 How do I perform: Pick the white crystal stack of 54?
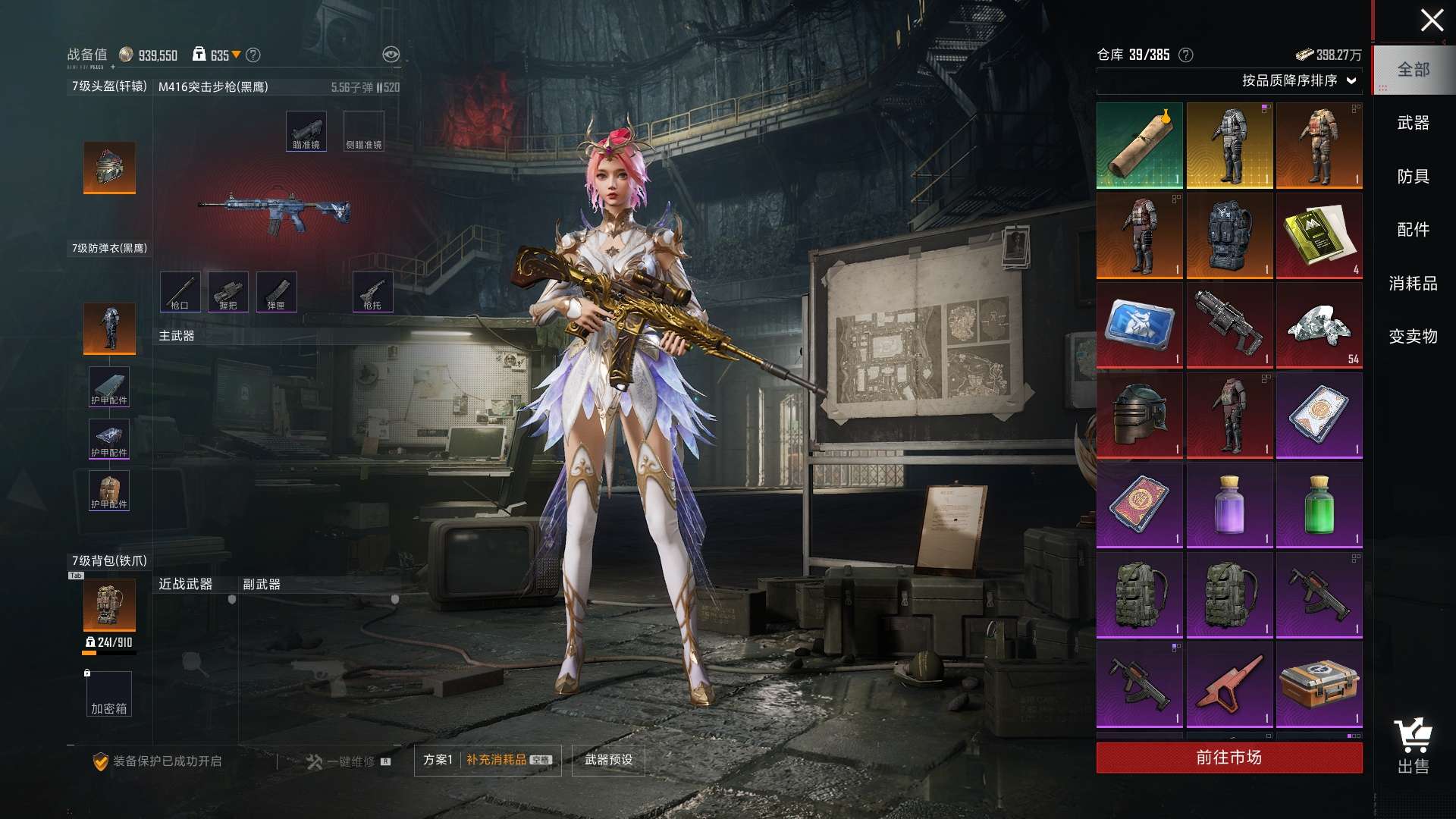coord(1319,325)
